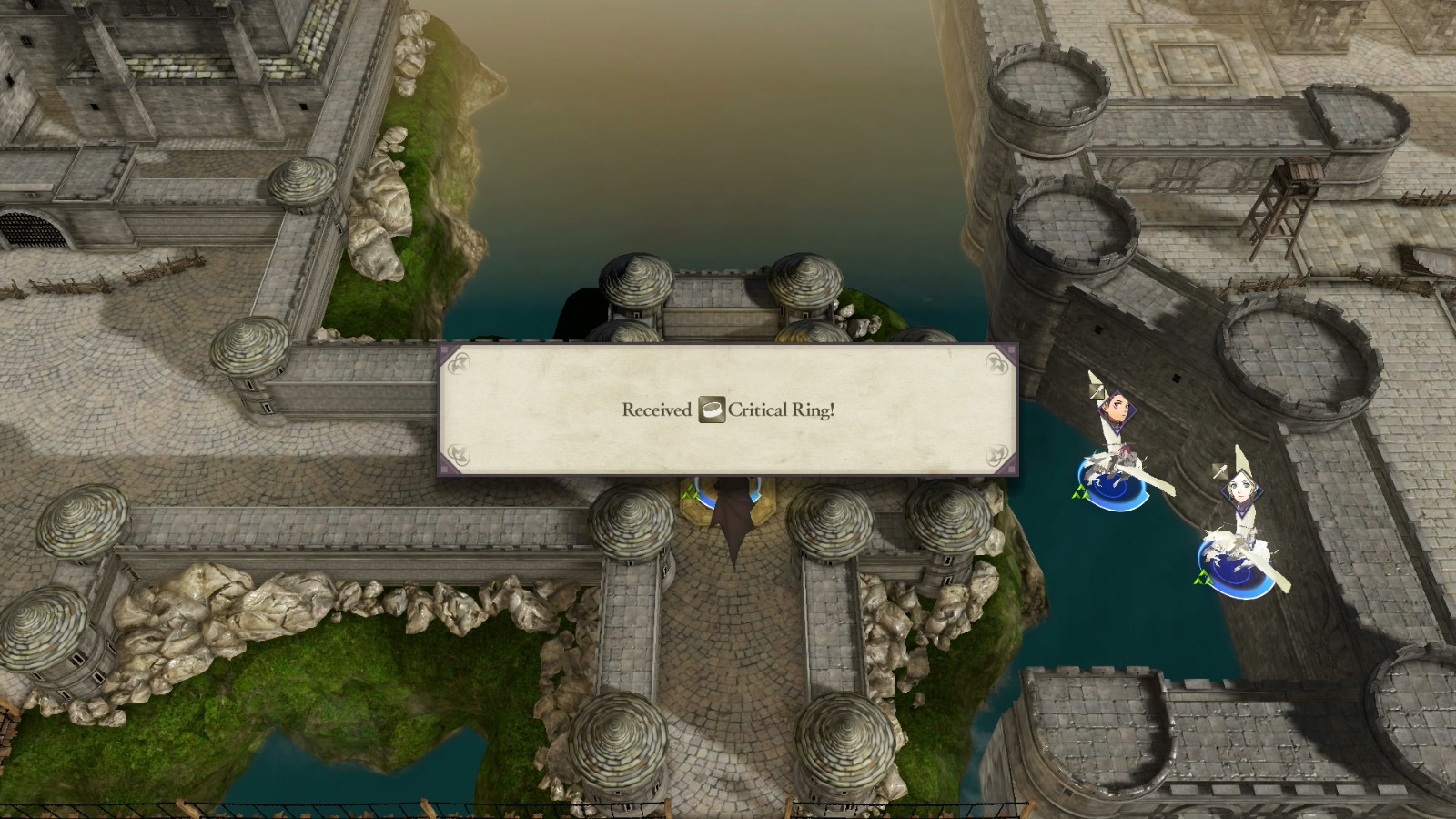The width and height of the screenshot is (1456, 819).
Task: Dismiss the item notification dialog box
Action: click(x=728, y=409)
